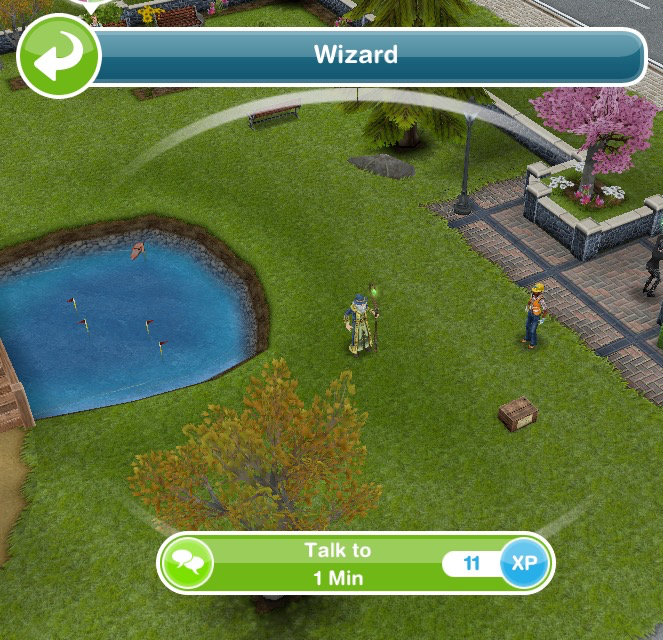The height and width of the screenshot is (640, 663).
Task: Choose the Talk to 1 Min action
Action: click(338, 563)
